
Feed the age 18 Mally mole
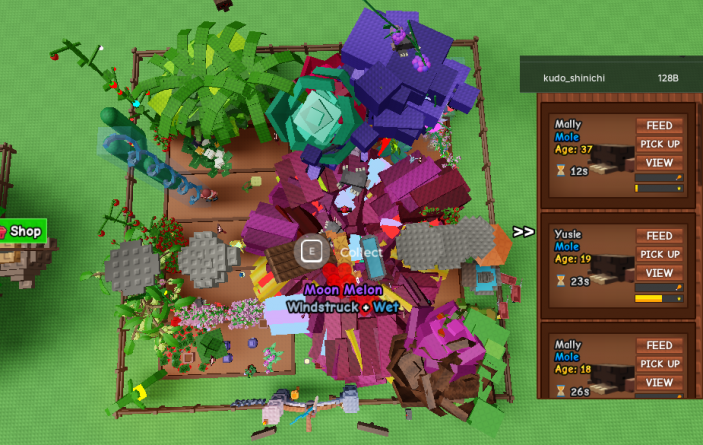click(660, 346)
